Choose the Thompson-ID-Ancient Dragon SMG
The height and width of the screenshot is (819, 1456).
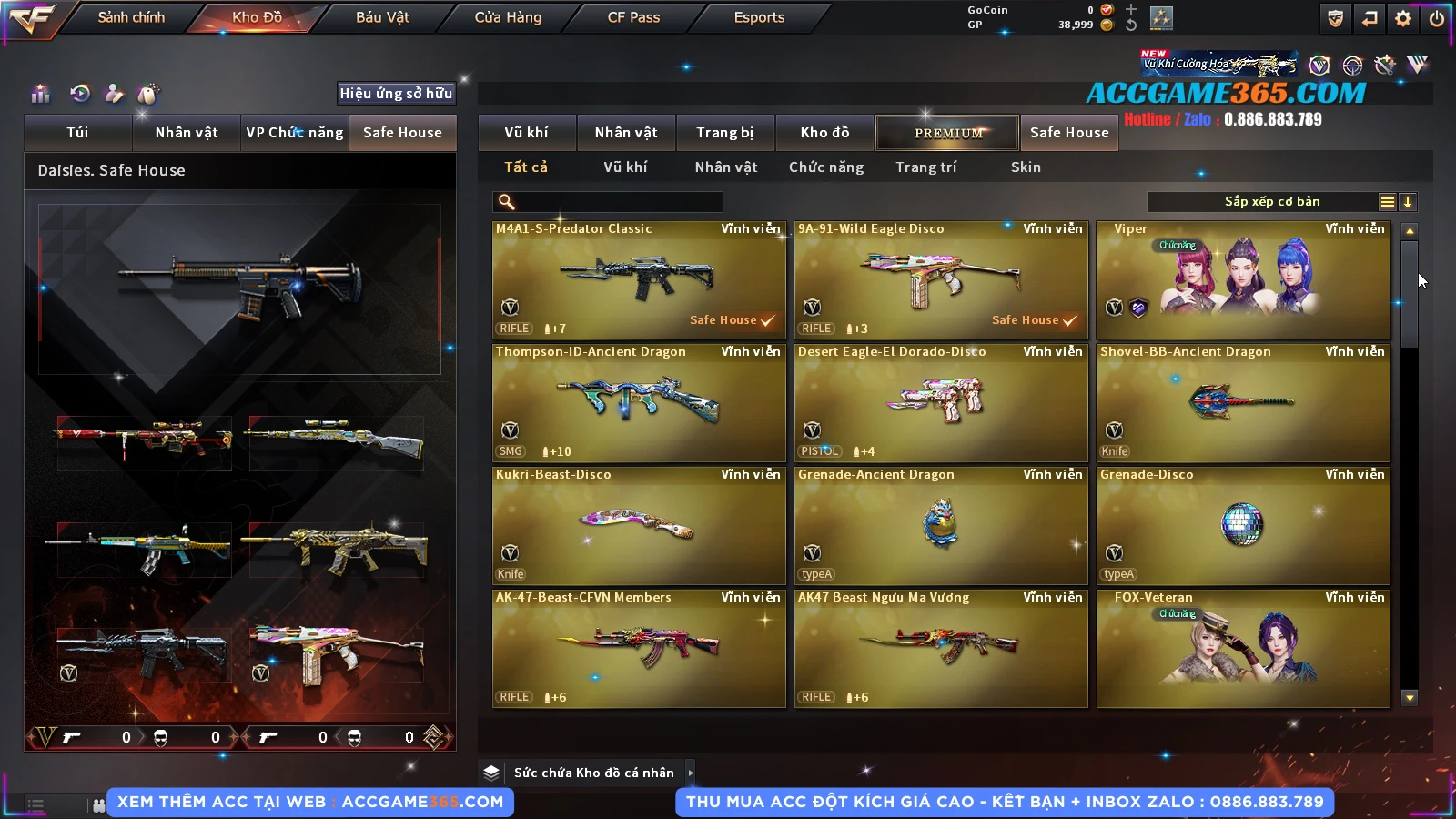[639, 402]
